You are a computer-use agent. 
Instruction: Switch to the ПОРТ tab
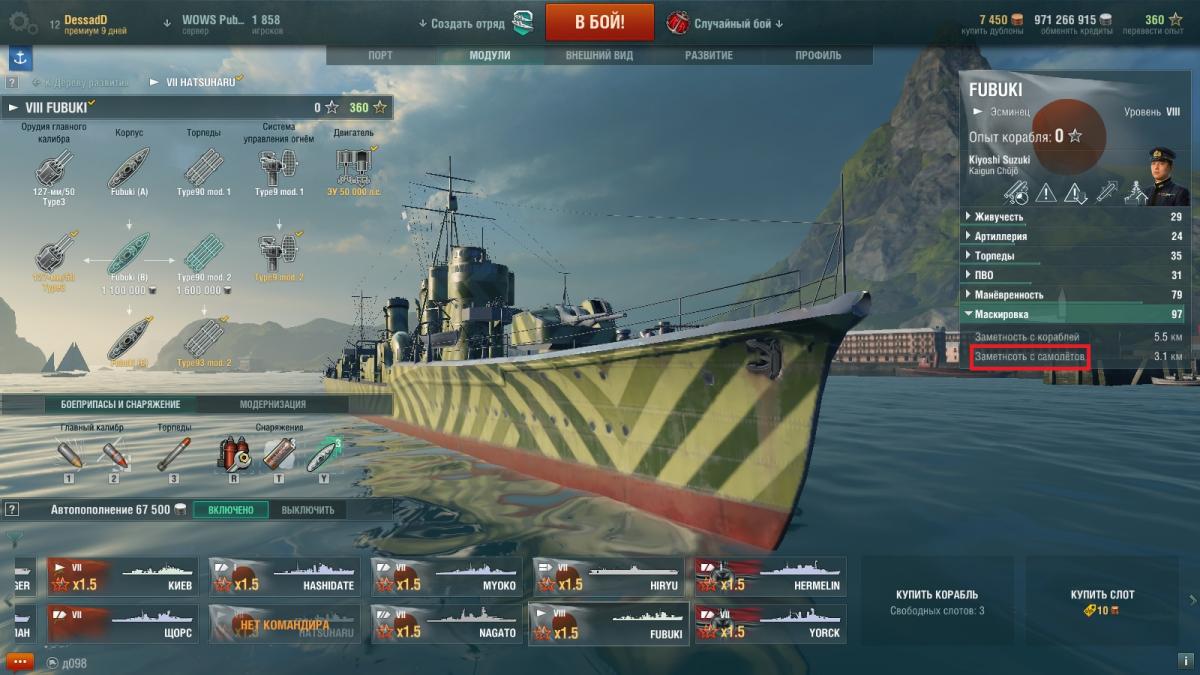(380, 56)
